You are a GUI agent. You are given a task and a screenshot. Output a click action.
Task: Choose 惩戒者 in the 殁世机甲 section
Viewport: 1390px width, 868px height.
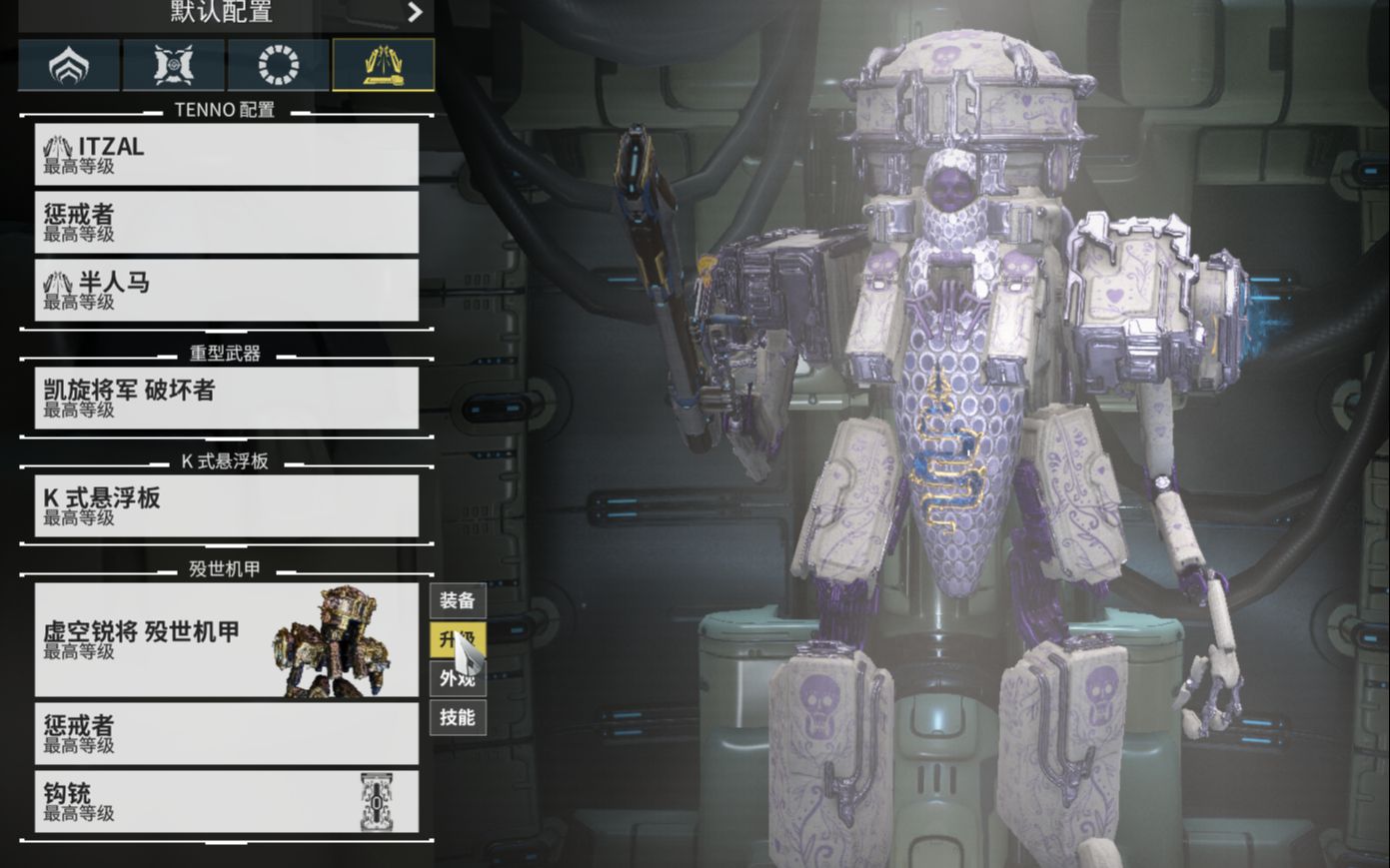point(226,733)
